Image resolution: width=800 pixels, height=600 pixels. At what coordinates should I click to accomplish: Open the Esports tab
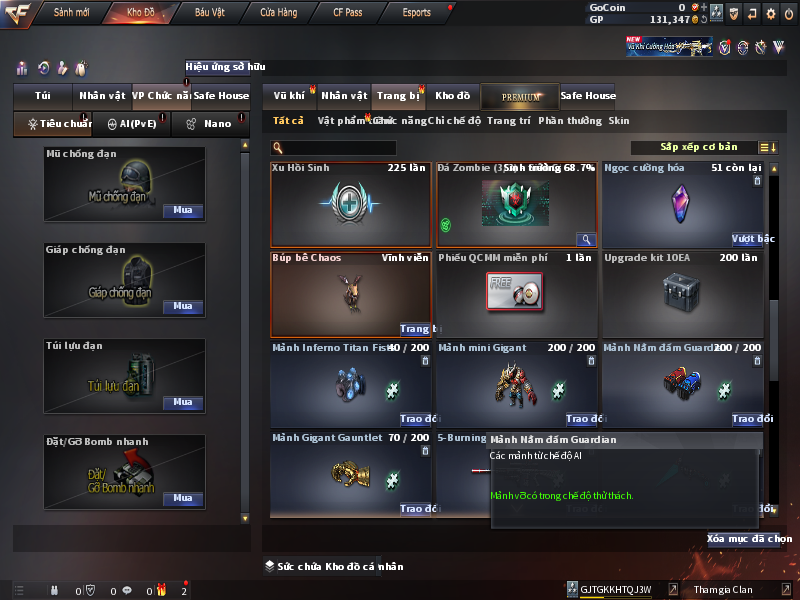416,13
